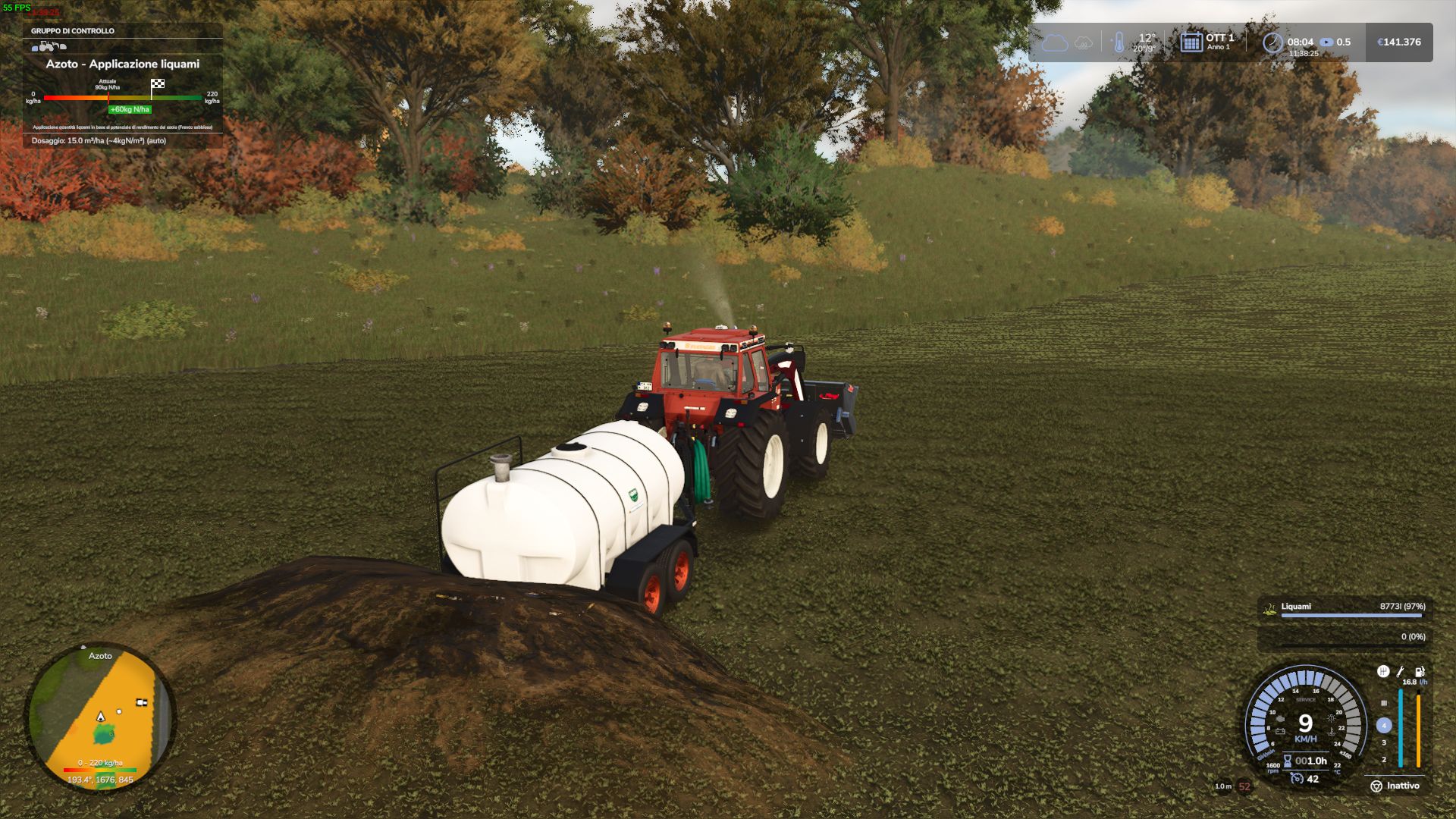Click the checkered flag nitrogen target marker
The width and height of the screenshot is (1456, 819).
tap(158, 84)
